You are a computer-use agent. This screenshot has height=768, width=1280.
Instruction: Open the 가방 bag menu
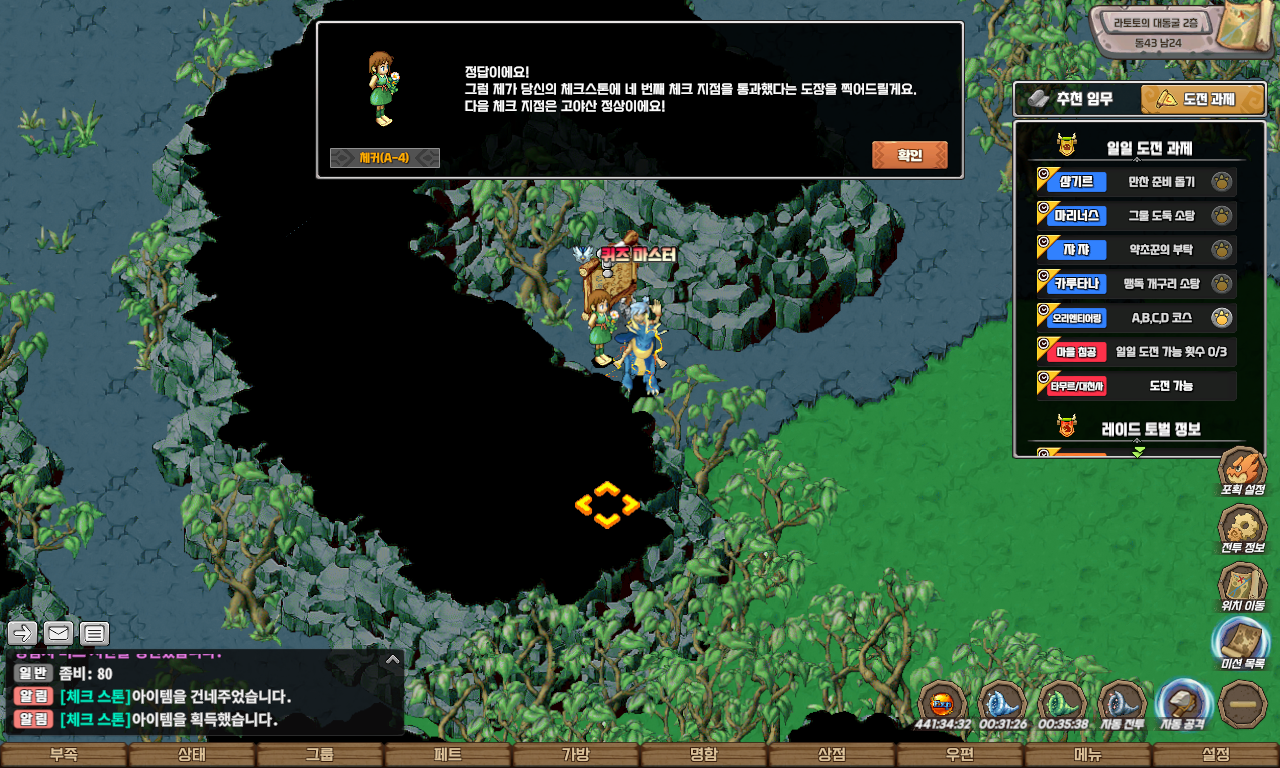[575, 755]
